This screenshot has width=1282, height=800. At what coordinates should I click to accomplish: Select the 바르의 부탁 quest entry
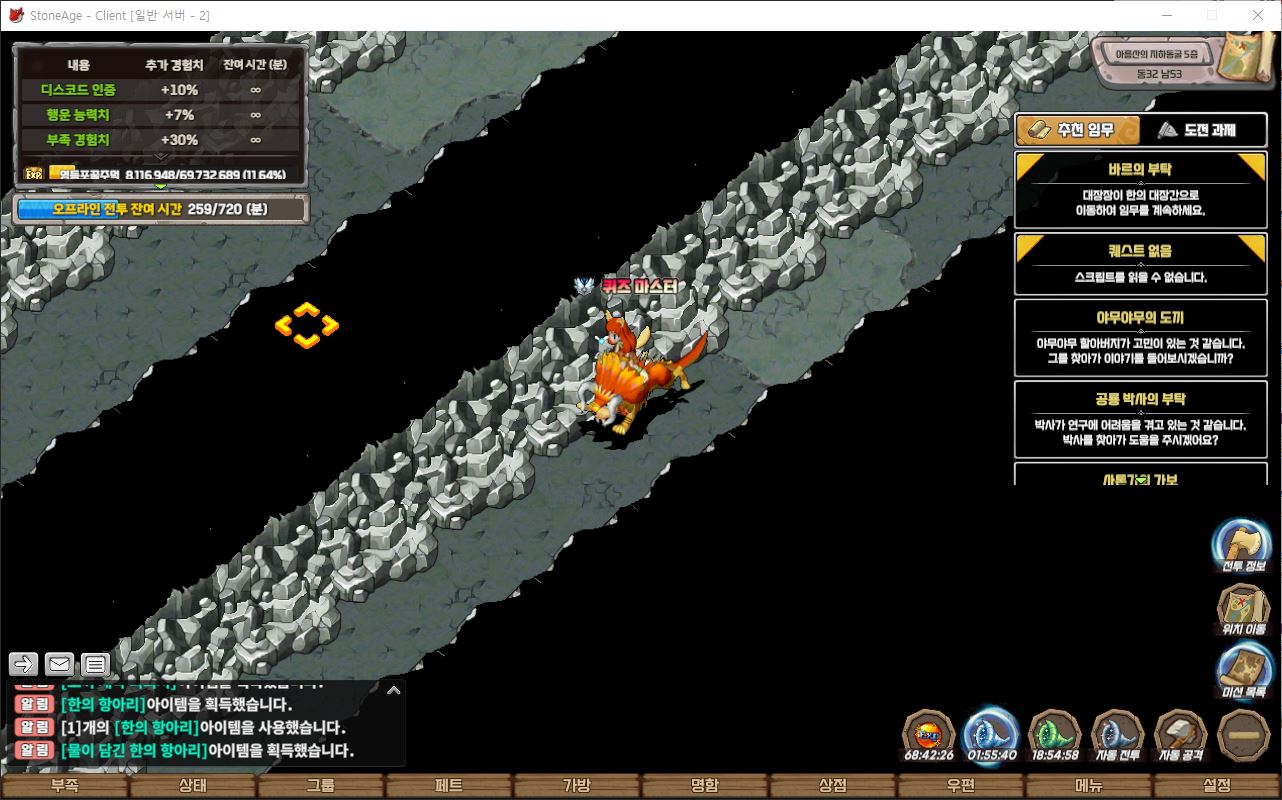[x=1140, y=190]
